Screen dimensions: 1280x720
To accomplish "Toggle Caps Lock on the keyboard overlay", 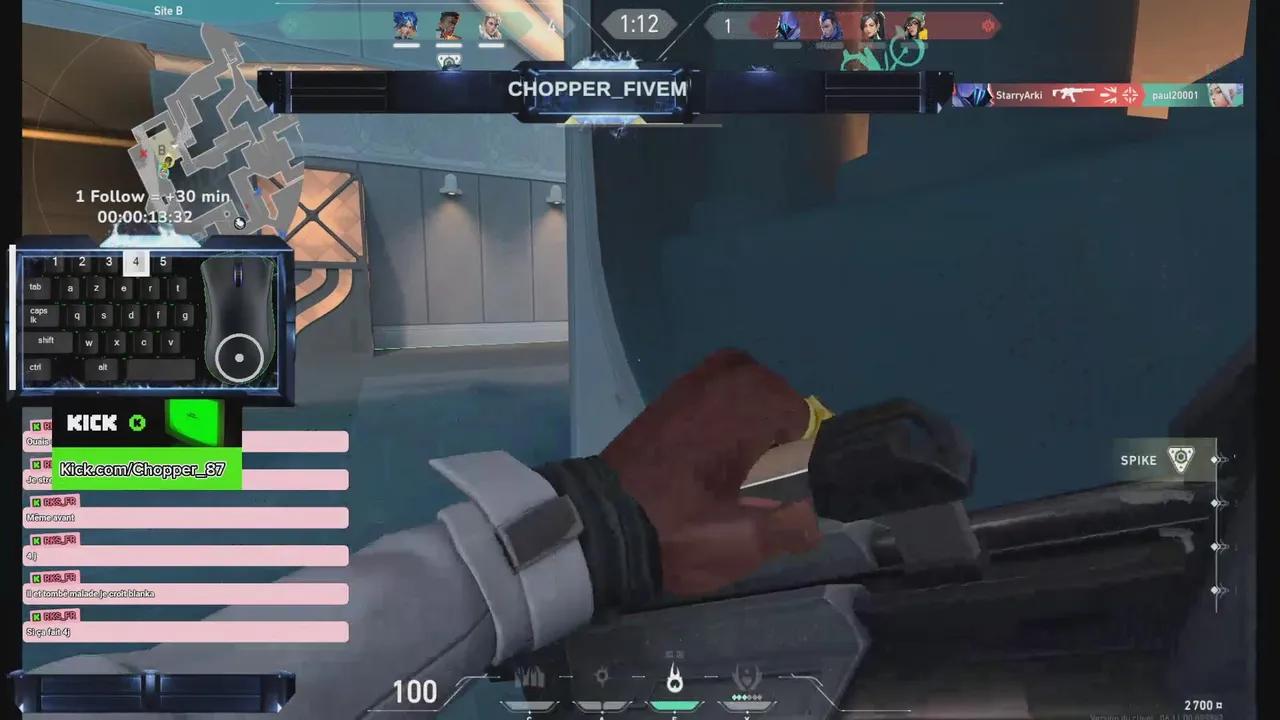I will coord(39,314).
